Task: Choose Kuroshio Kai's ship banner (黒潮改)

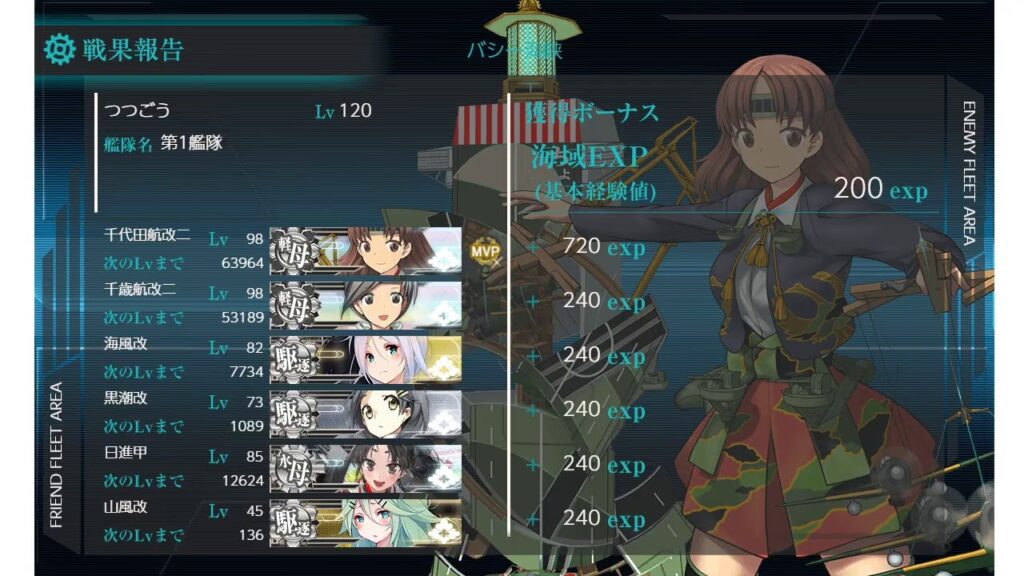Action: coord(366,412)
